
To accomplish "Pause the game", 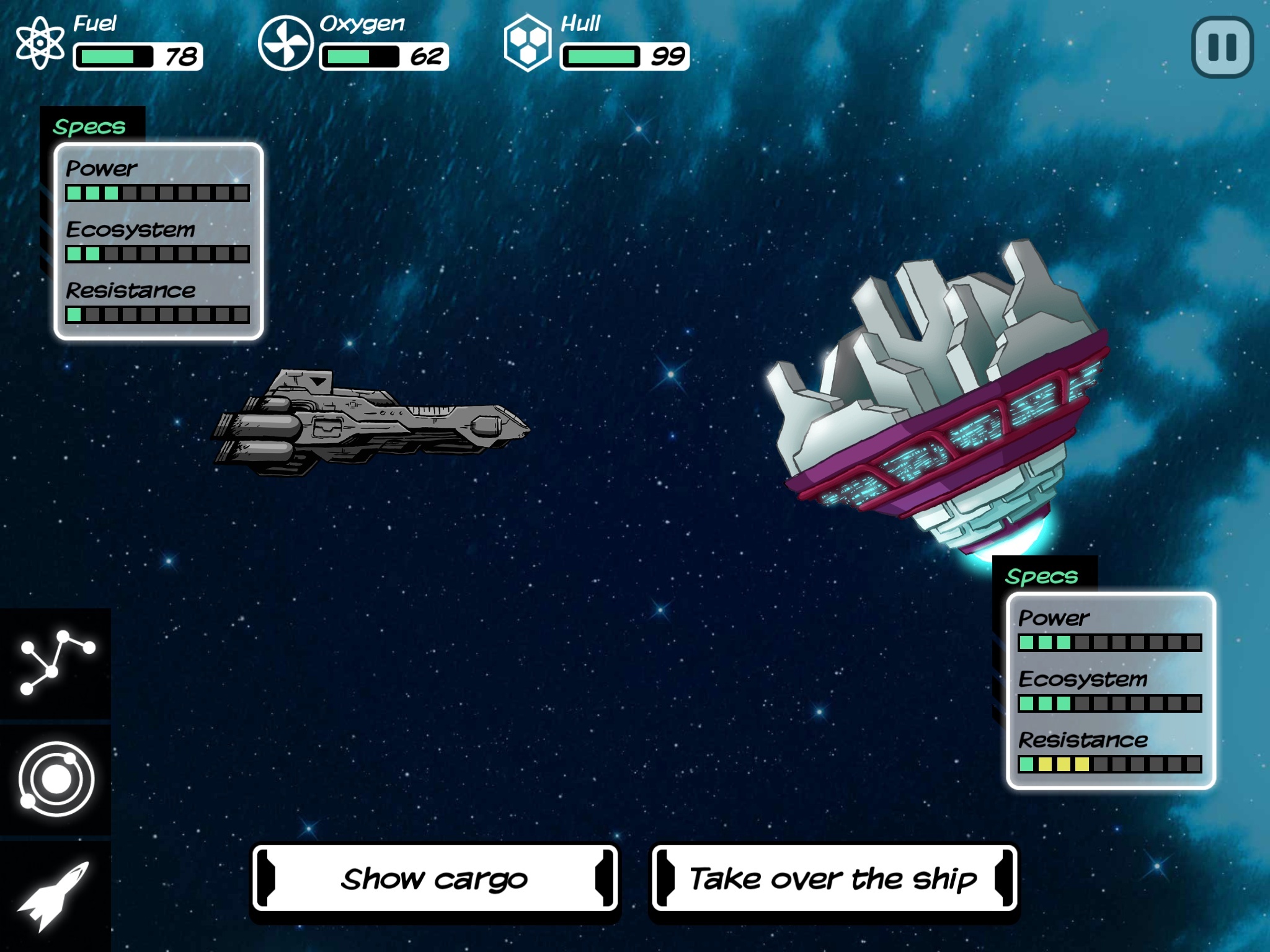I will 1222,47.
